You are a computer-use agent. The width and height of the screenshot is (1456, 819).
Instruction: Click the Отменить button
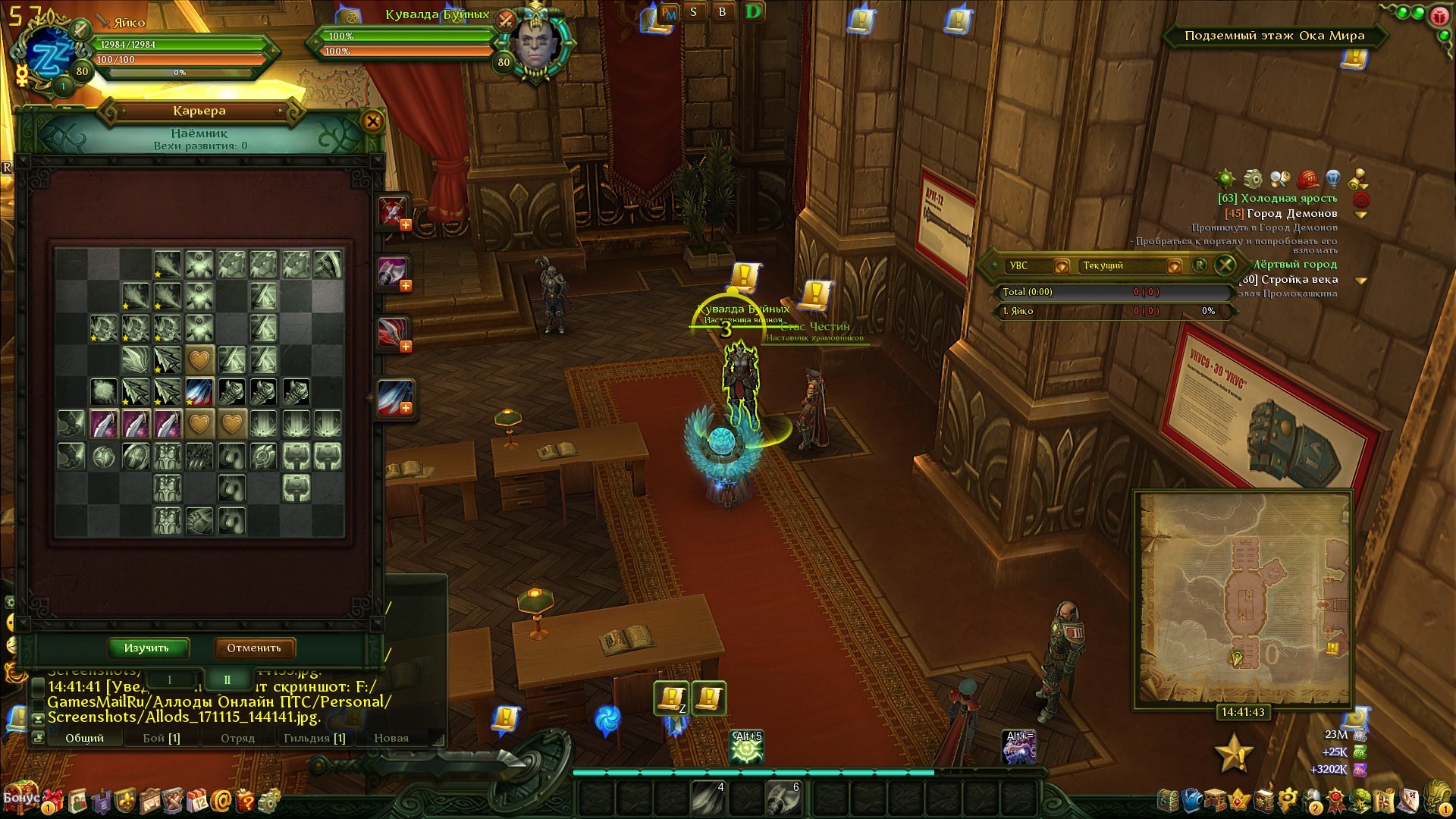253,648
